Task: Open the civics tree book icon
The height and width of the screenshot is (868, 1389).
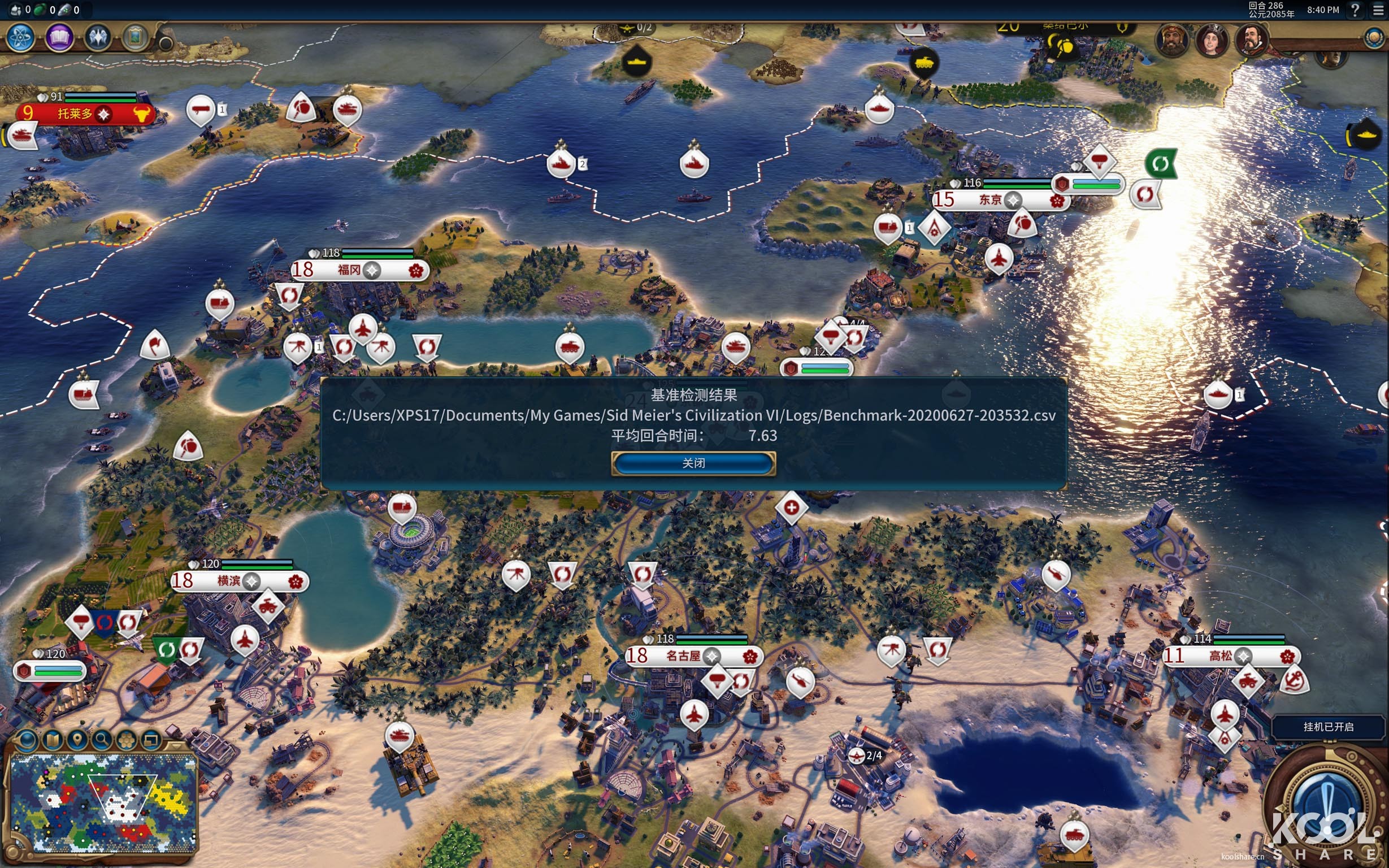Action: [x=59, y=38]
